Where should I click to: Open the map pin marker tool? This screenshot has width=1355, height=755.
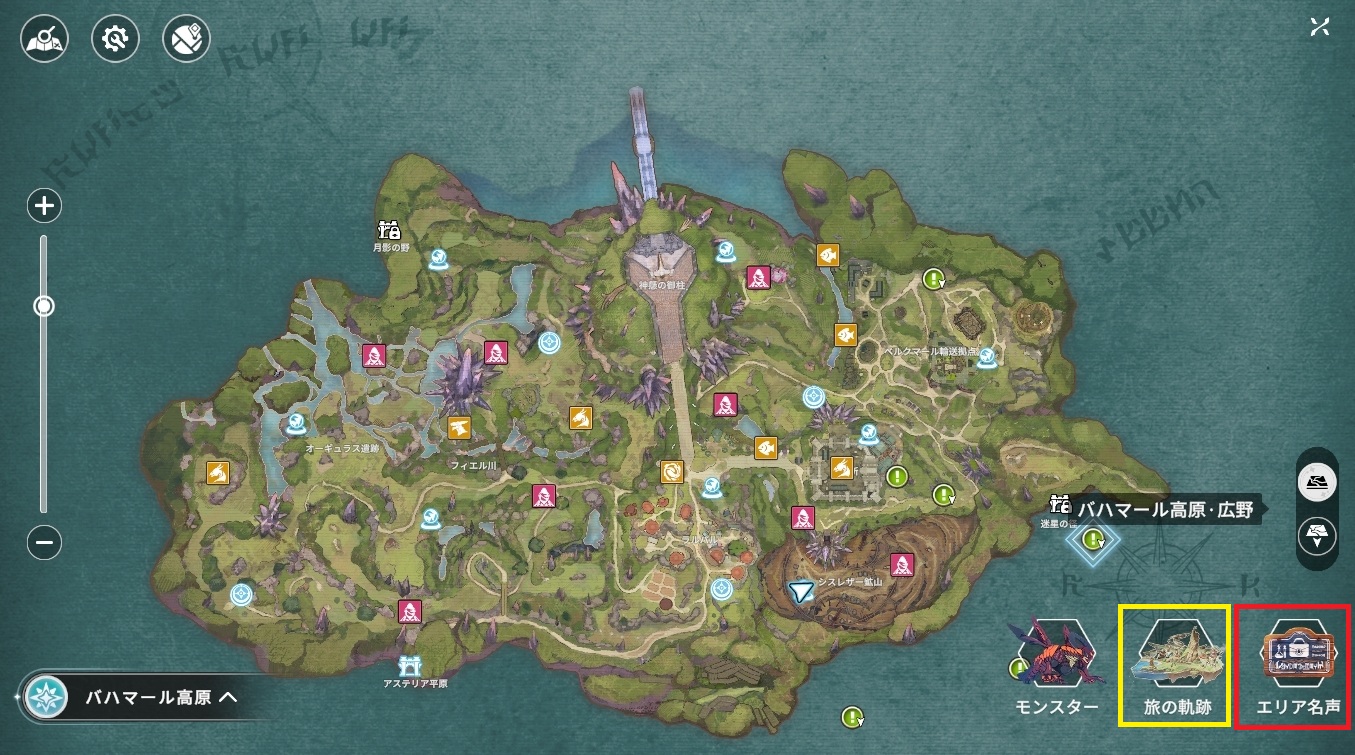pyautogui.click(x=187, y=40)
